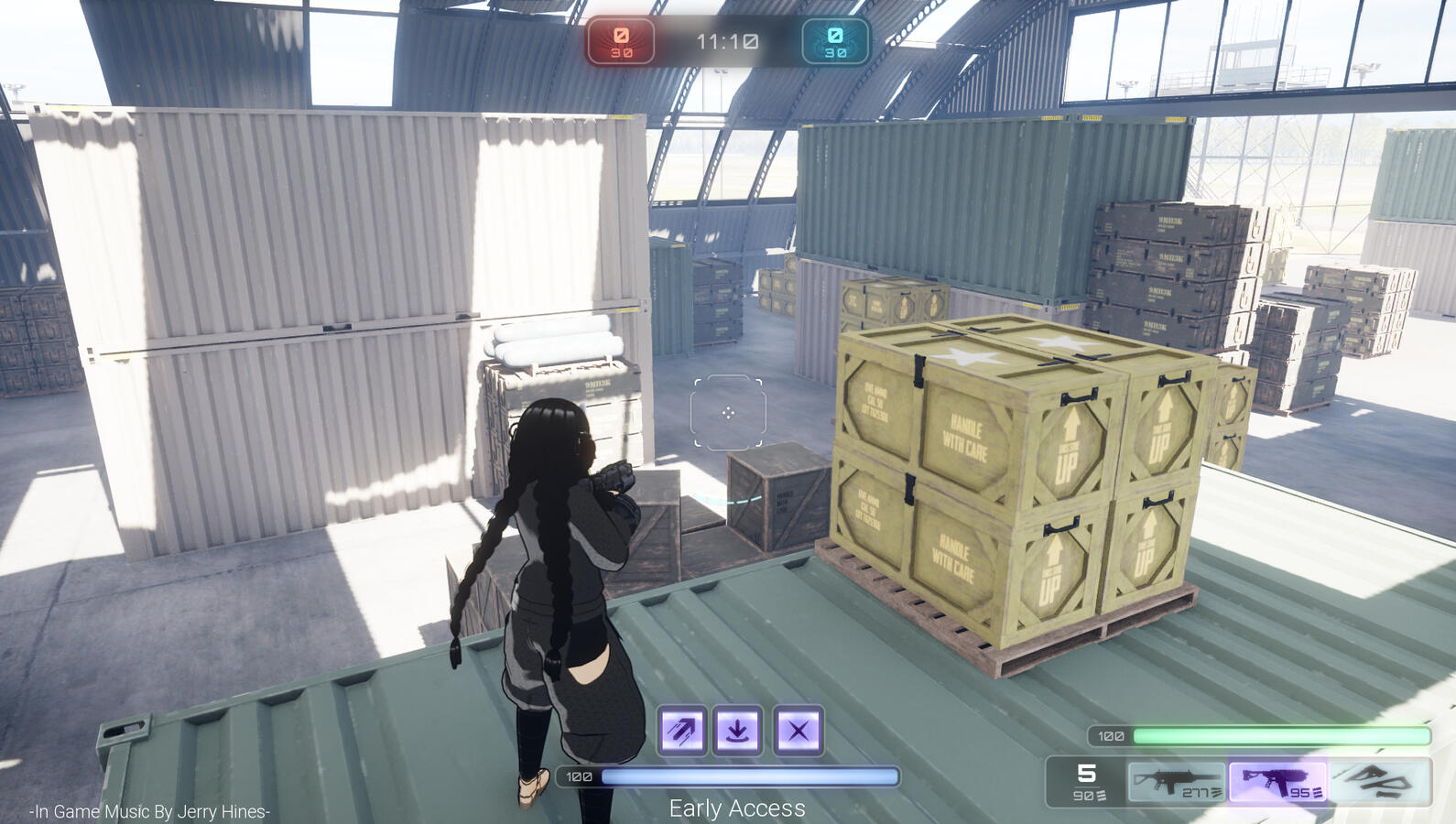
Task: Use the downward arrow landing ability
Action: pyautogui.click(x=738, y=731)
